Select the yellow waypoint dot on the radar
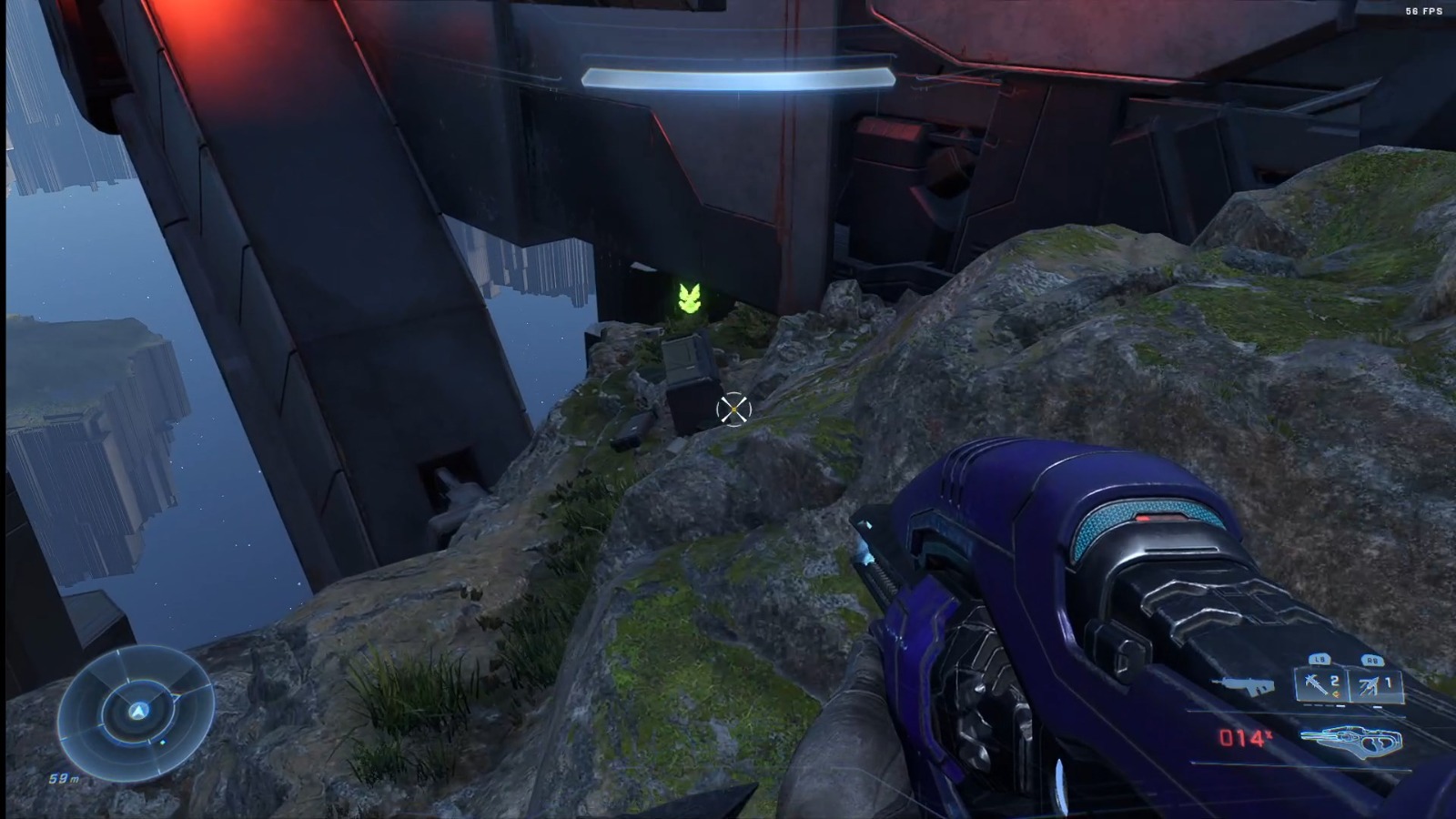 (x=162, y=743)
